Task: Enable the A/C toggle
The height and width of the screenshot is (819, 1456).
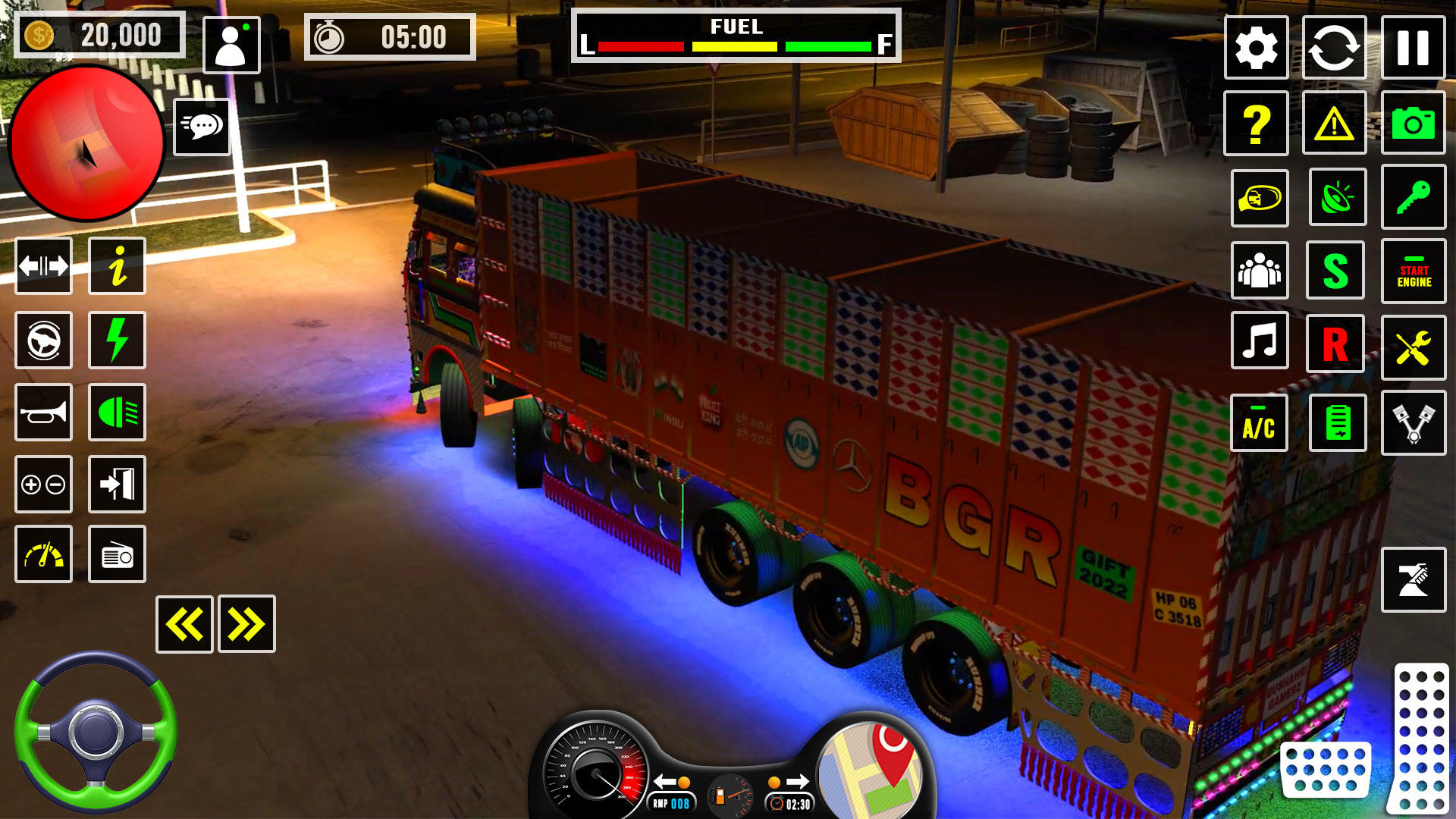Action: [x=1258, y=422]
